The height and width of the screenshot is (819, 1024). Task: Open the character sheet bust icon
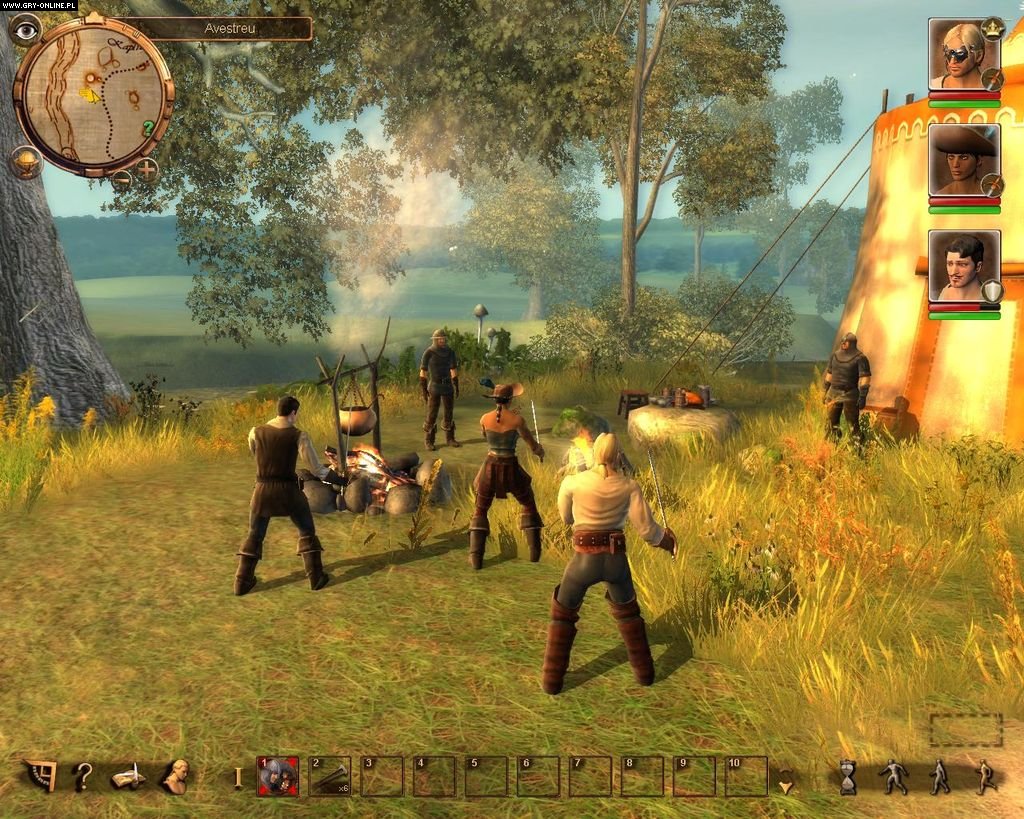tap(176, 776)
